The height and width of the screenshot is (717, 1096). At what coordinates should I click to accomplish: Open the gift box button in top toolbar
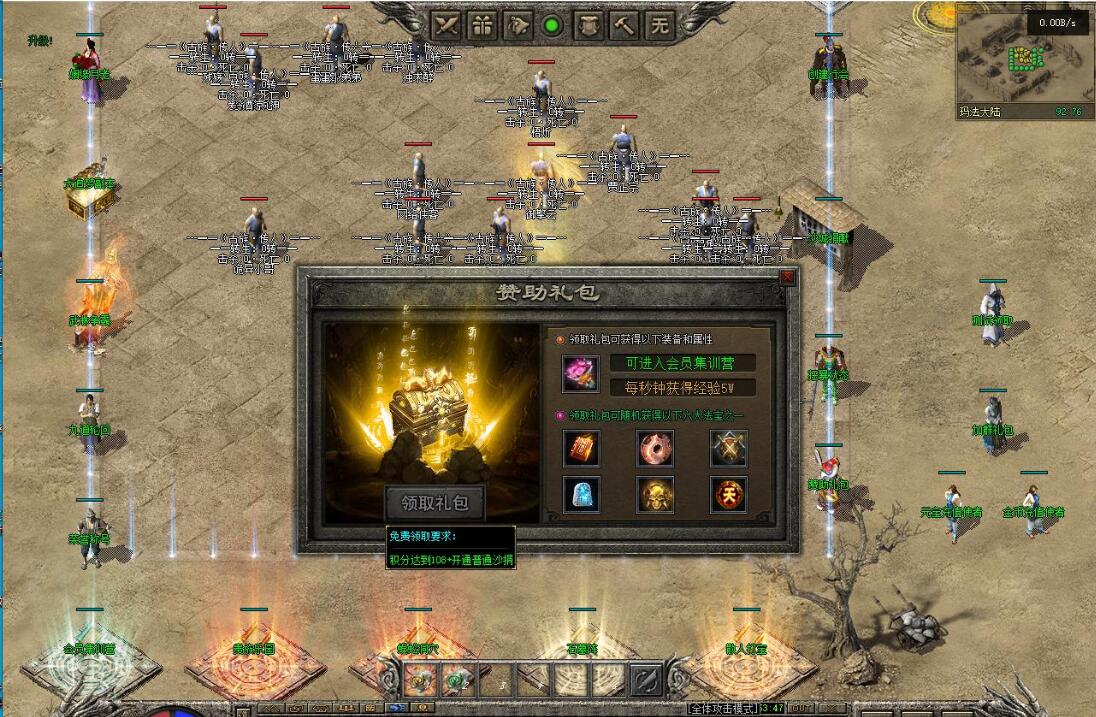482,26
